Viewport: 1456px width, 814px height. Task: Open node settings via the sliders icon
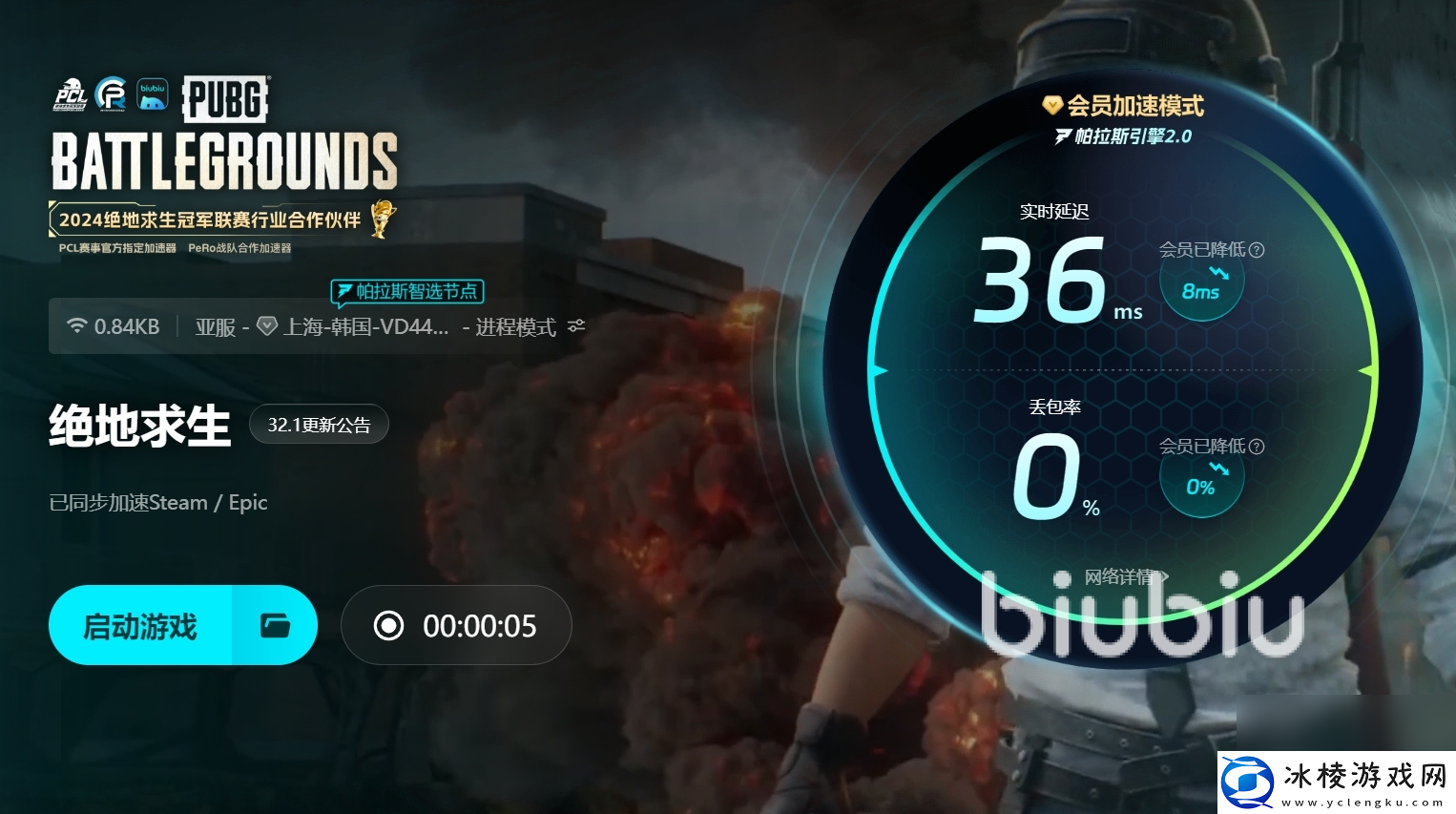pos(575,324)
